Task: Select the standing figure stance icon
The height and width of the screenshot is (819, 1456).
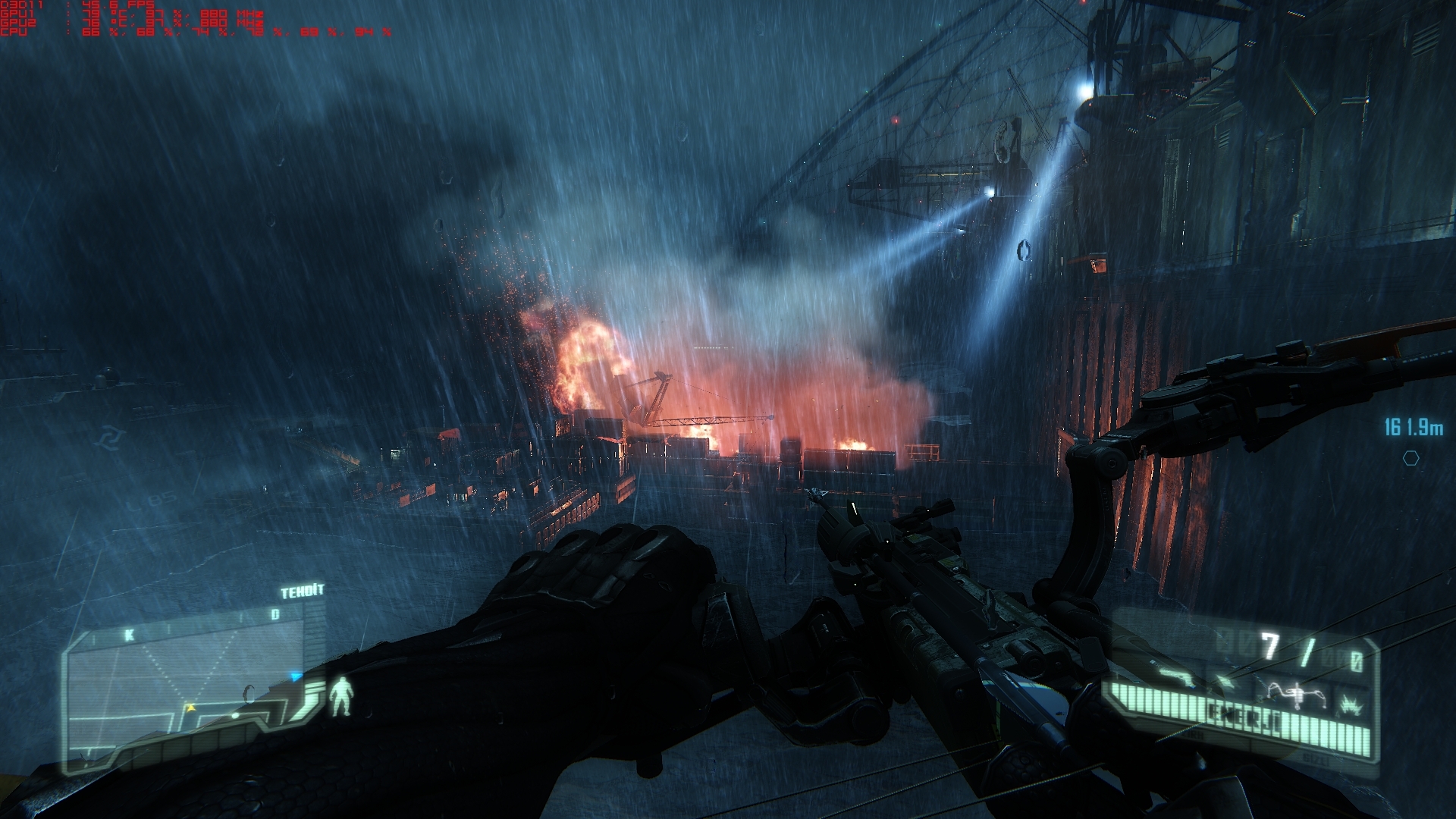Action: click(342, 696)
